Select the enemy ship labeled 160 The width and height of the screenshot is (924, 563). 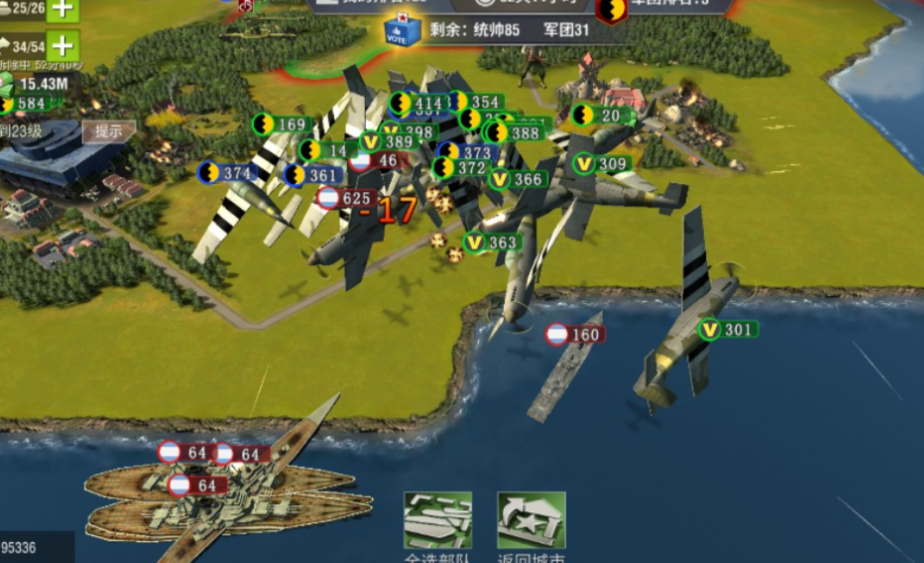pos(576,334)
